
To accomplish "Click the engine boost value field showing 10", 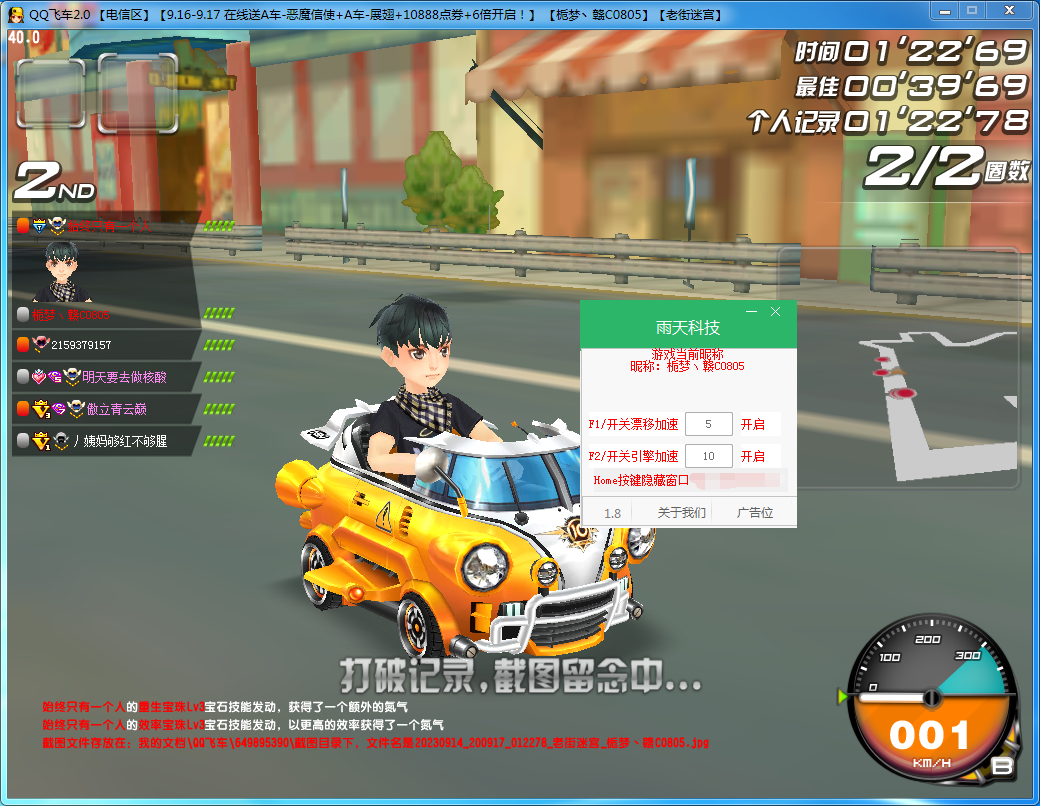I will point(709,456).
